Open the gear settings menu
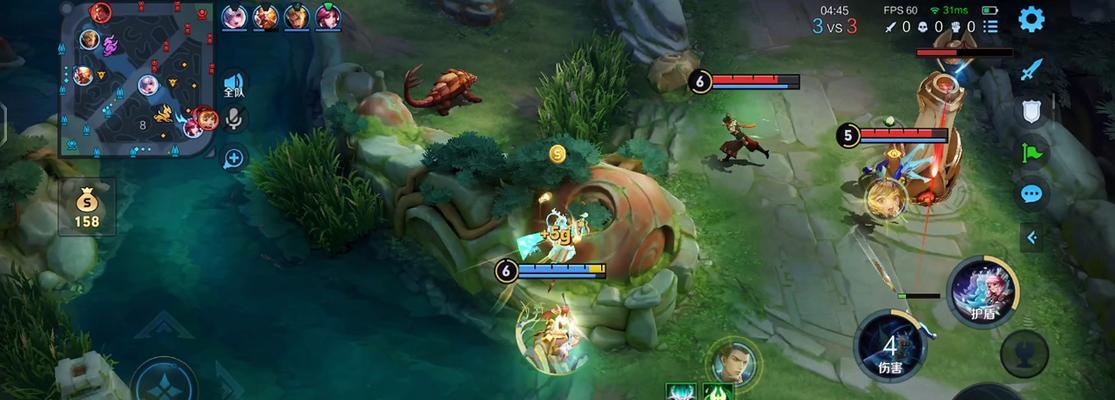Viewport: 1115px width, 400px height. [x=1031, y=19]
